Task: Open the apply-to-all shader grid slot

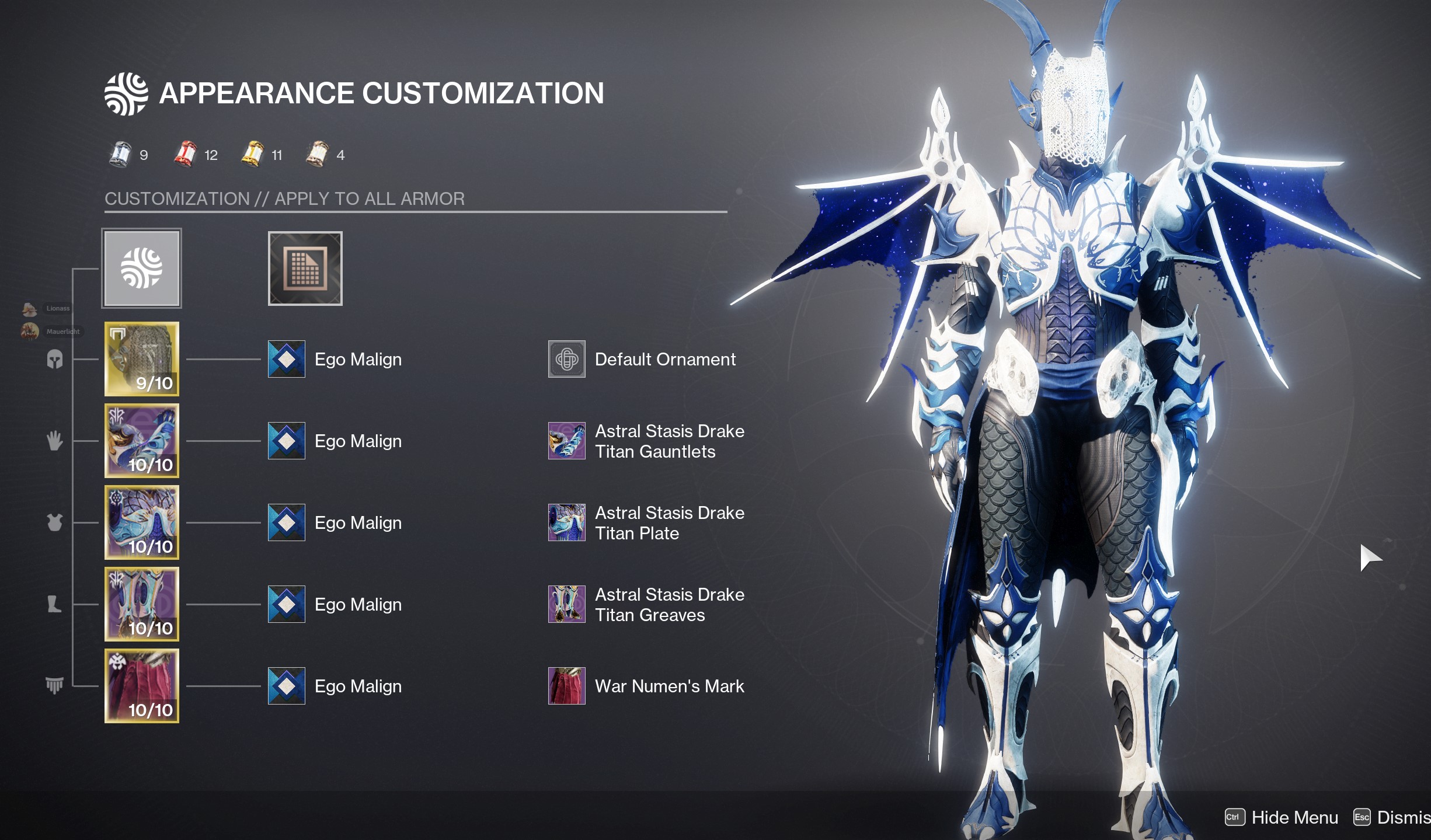Action: click(x=305, y=269)
